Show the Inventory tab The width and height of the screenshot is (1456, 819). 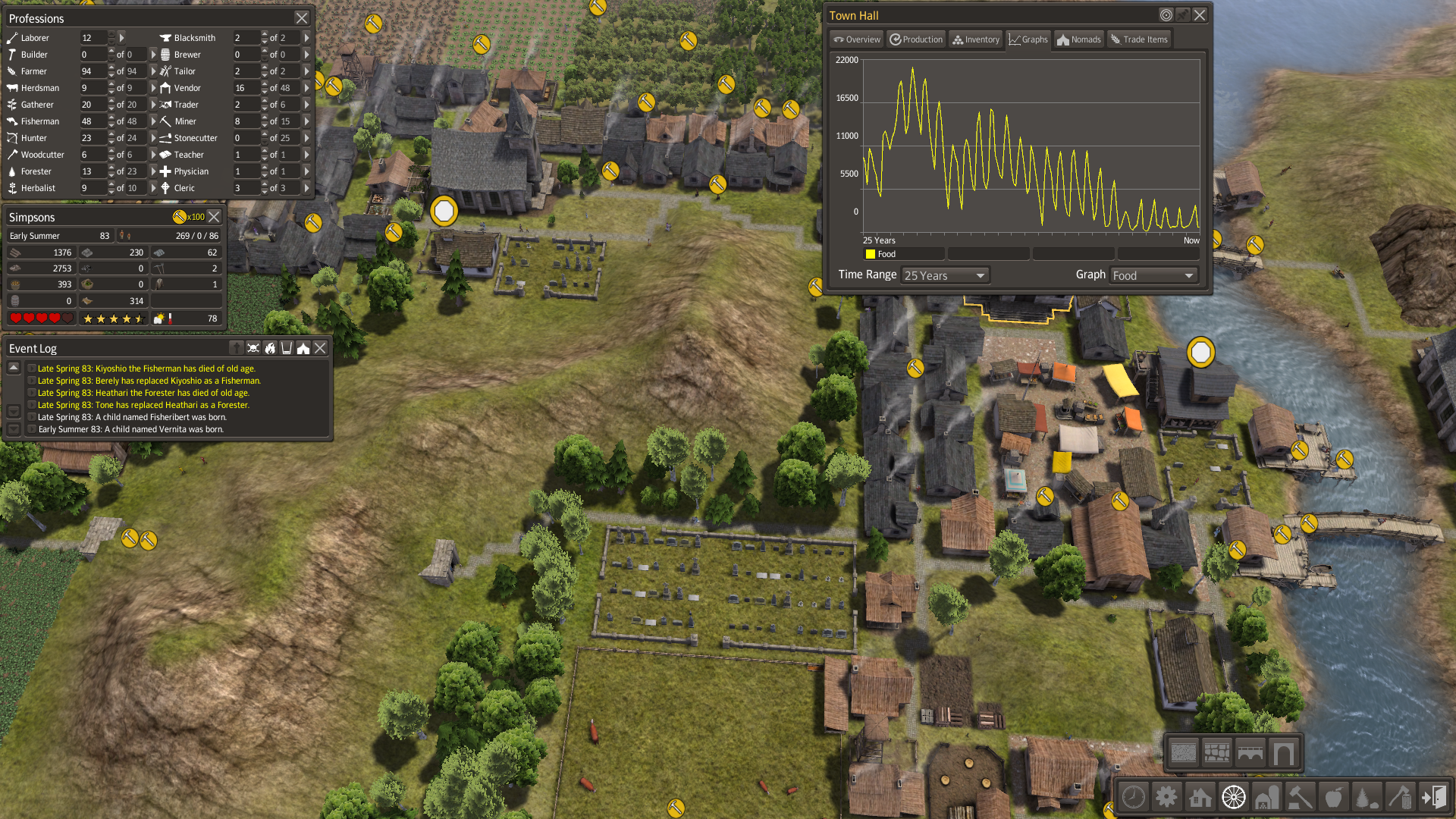tap(976, 39)
